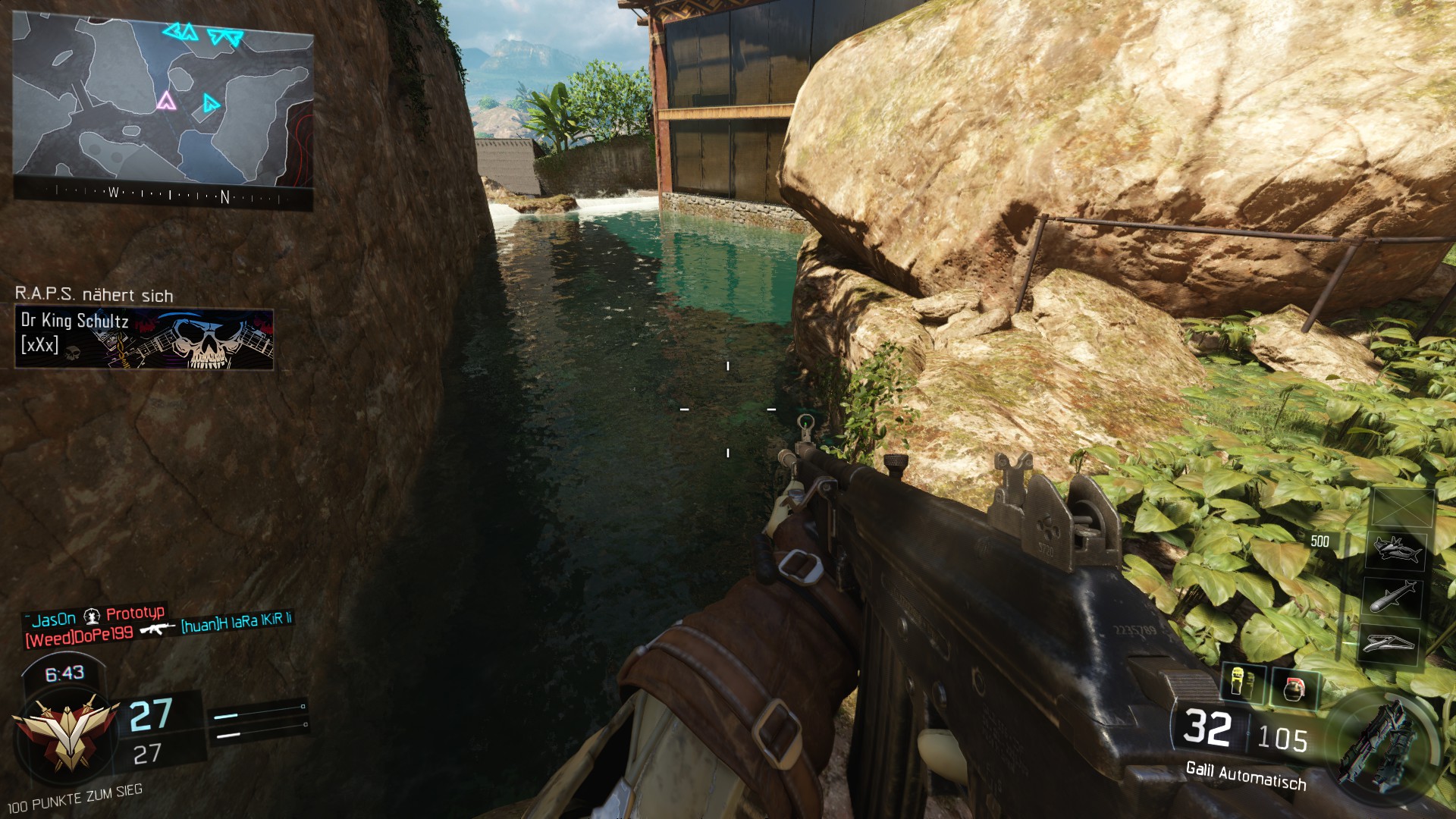The width and height of the screenshot is (1456, 819).
Task: Open Dr King Schultz's skull calling card
Action: [144, 338]
